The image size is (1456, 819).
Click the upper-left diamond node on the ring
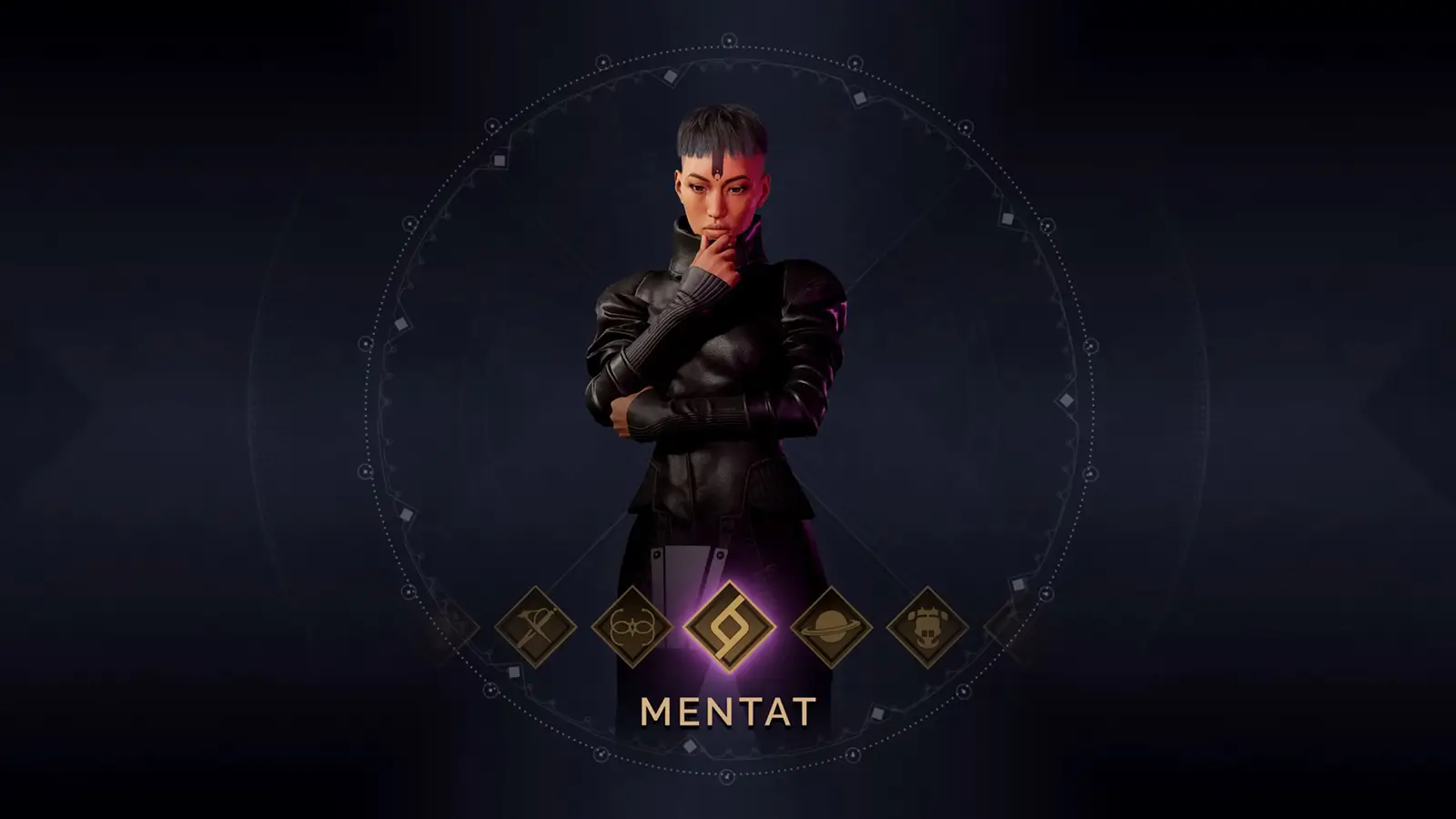pyautogui.click(x=498, y=159)
